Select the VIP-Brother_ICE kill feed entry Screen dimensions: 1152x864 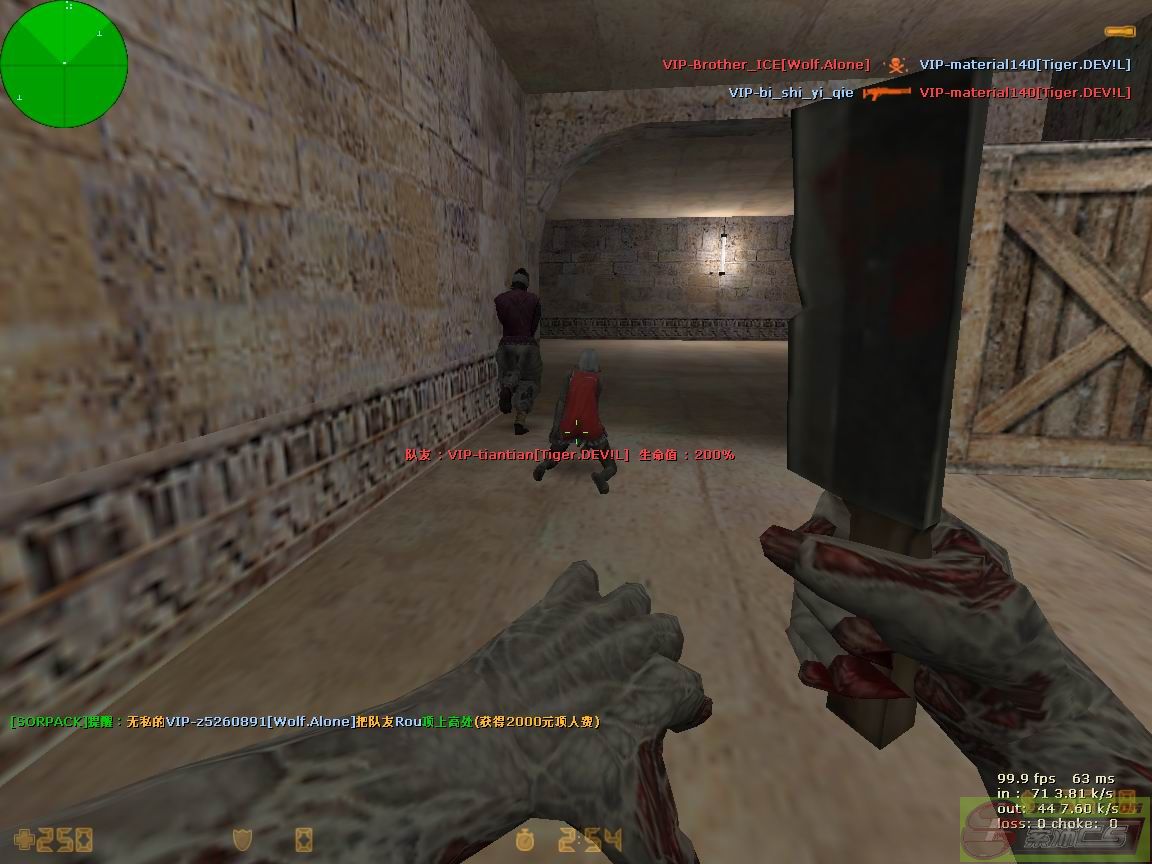[766, 65]
